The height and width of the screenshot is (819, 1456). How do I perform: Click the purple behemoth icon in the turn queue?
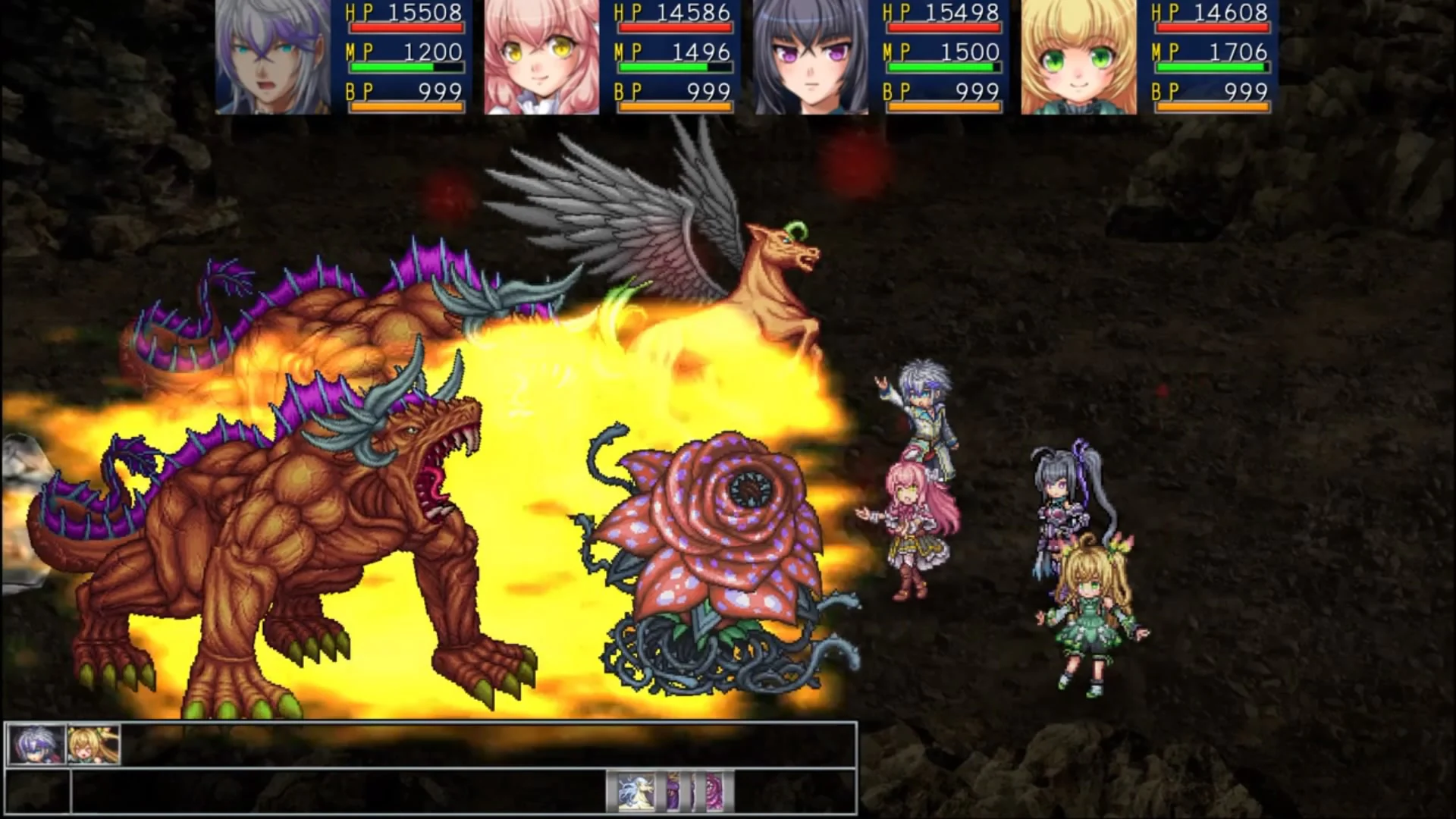[673, 792]
